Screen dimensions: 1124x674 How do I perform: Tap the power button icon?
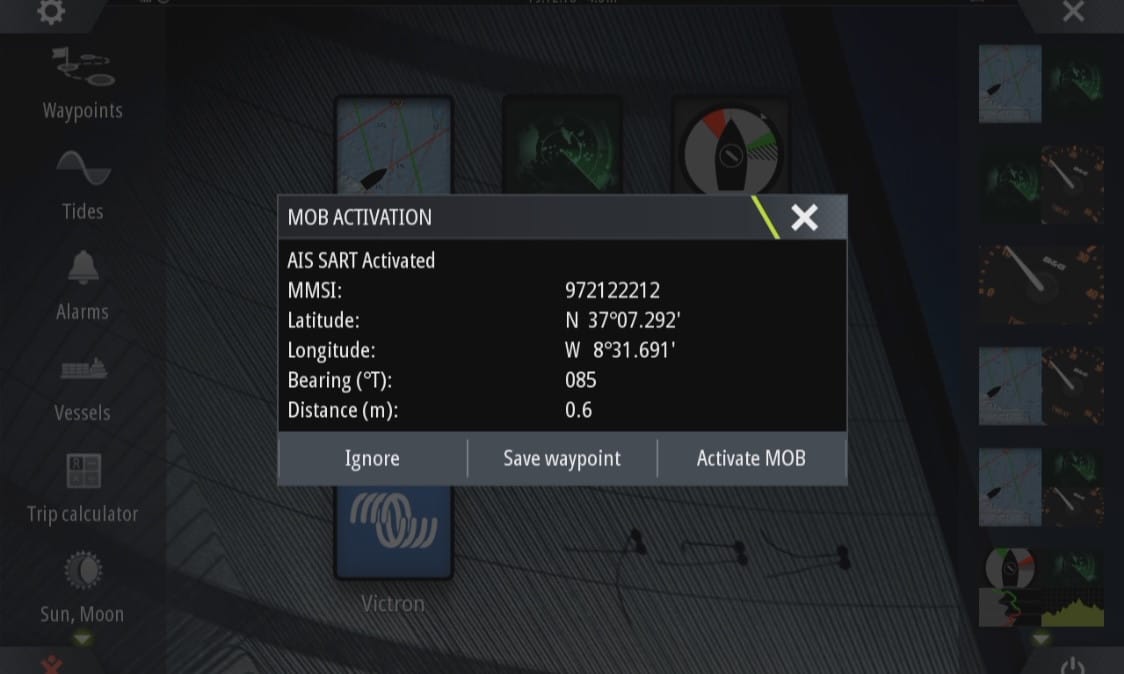(x=1073, y=664)
